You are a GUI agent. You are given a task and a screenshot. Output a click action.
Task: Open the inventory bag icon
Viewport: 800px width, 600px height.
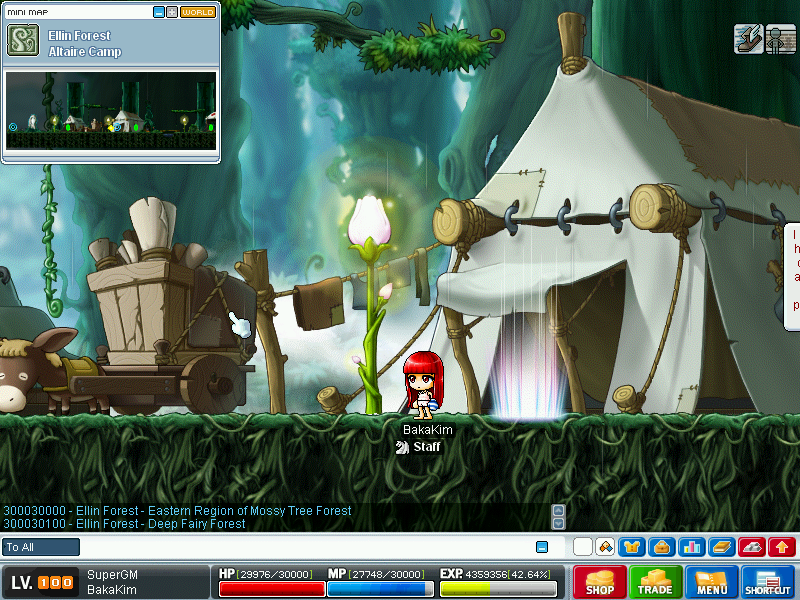click(x=661, y=547)
